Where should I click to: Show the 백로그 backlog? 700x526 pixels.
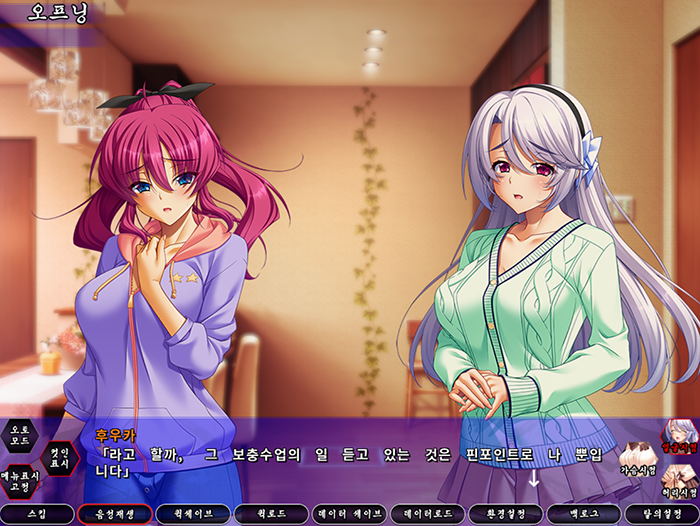tap(583, 514)
